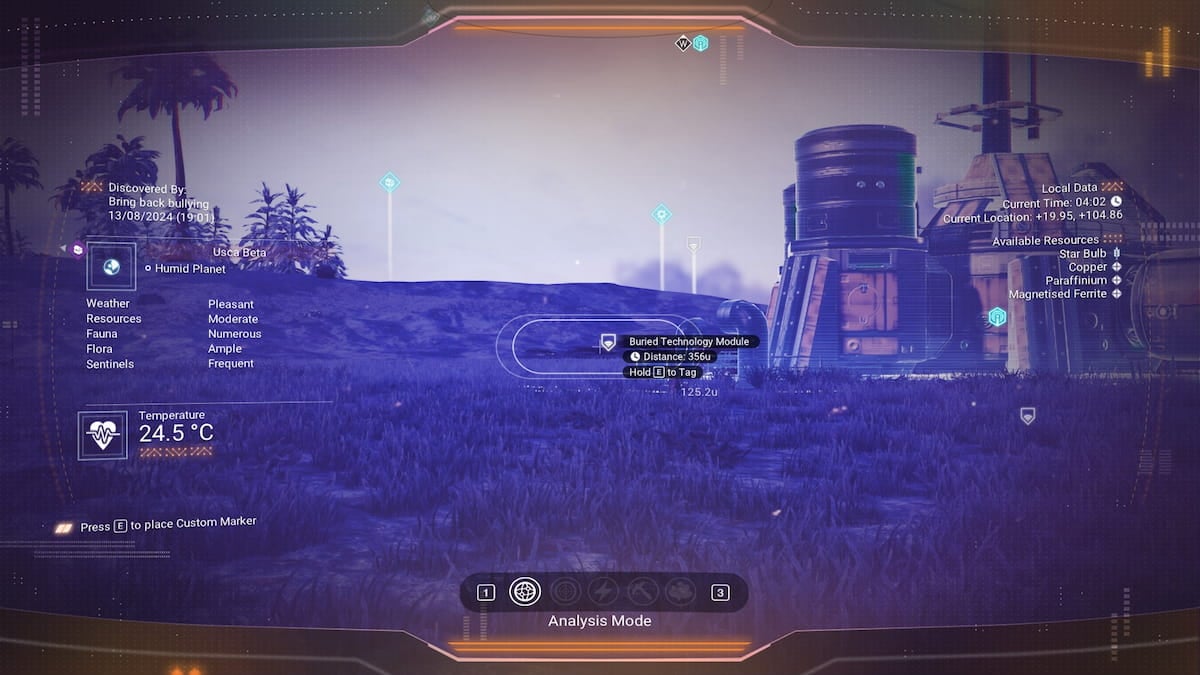Select the highlighted Analysis Mode visor icon

pyautogui.click(x=525, y=592)
